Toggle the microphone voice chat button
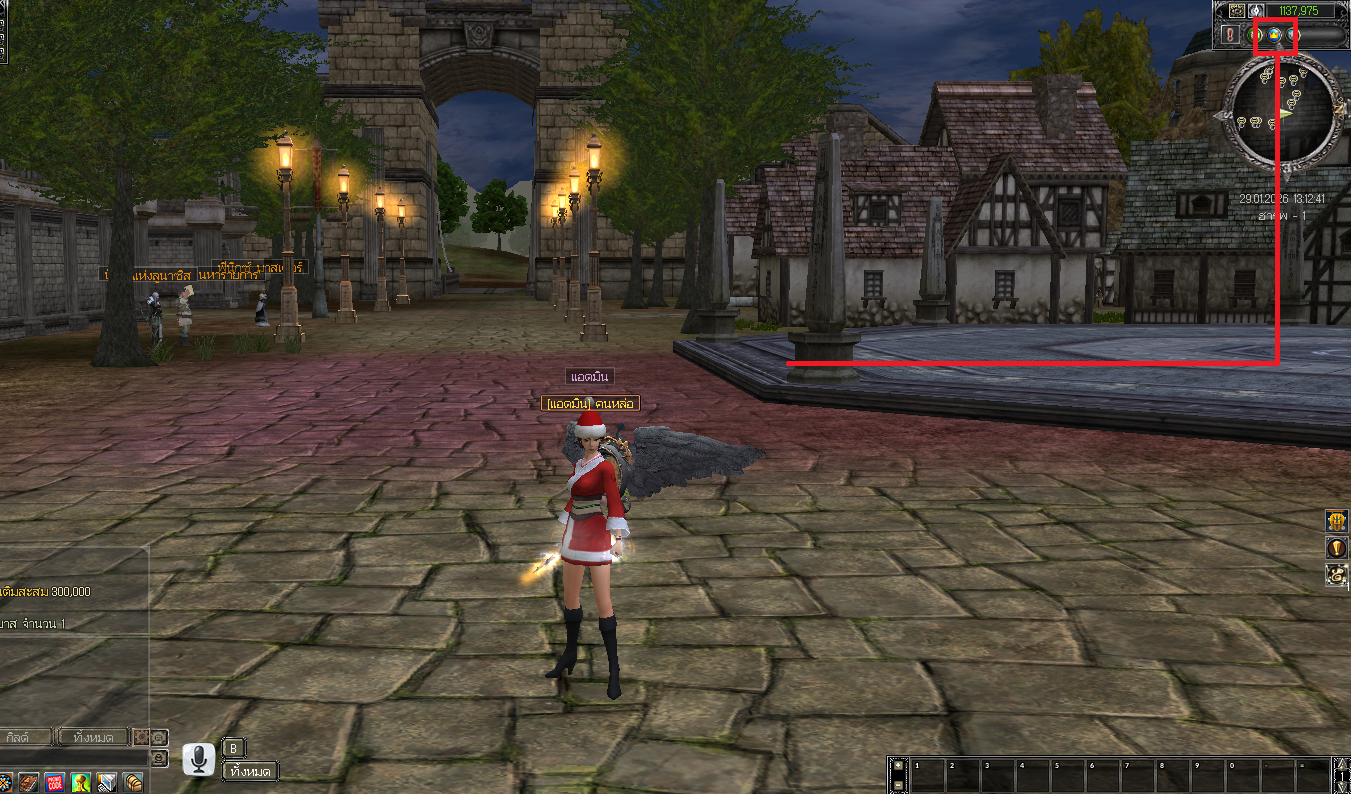Screen dimensions: 1351x794 click(x=199, y=759)
